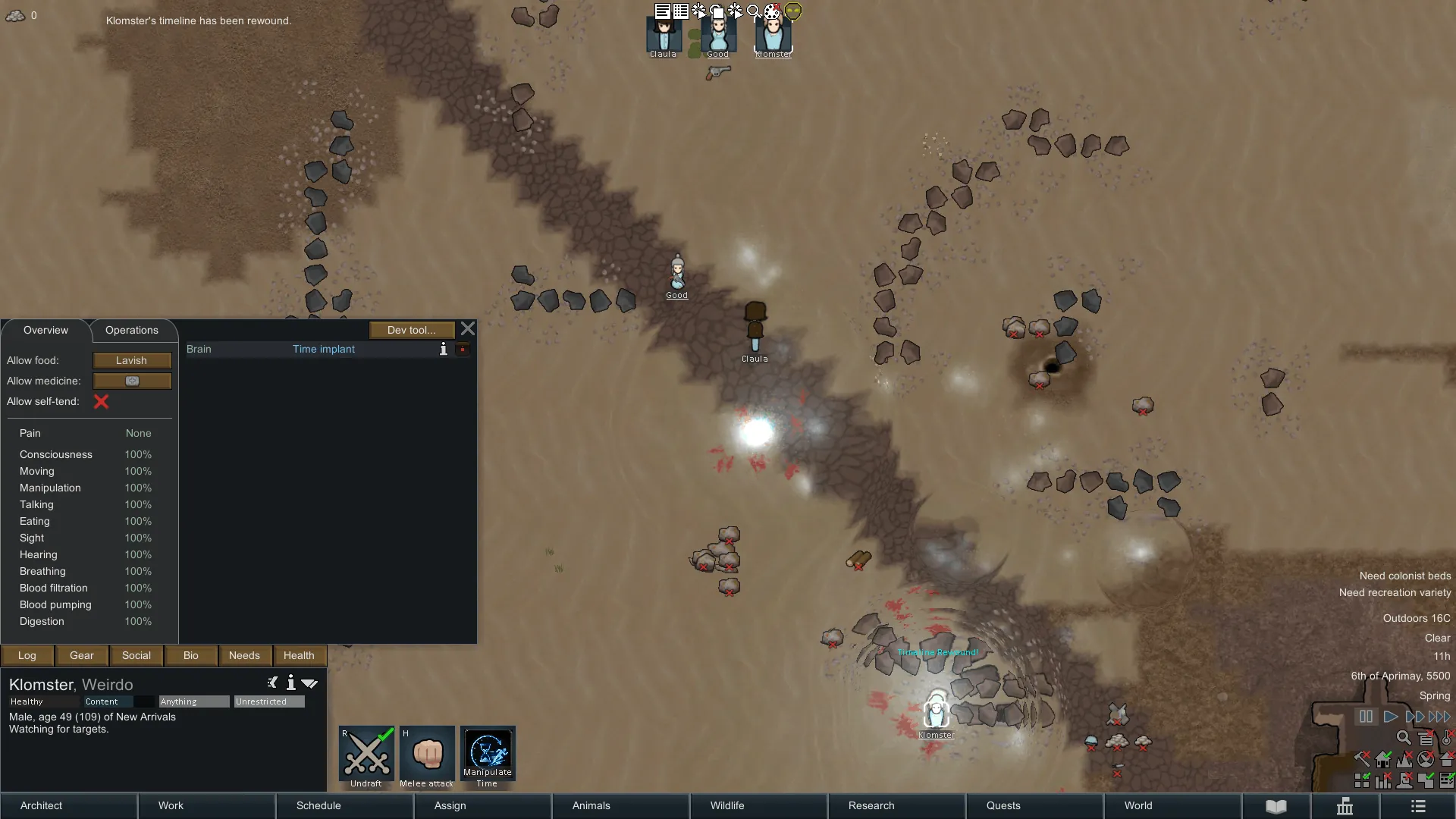
Task: Use the Manipulate Time ability
Action: tap(488, 755)
